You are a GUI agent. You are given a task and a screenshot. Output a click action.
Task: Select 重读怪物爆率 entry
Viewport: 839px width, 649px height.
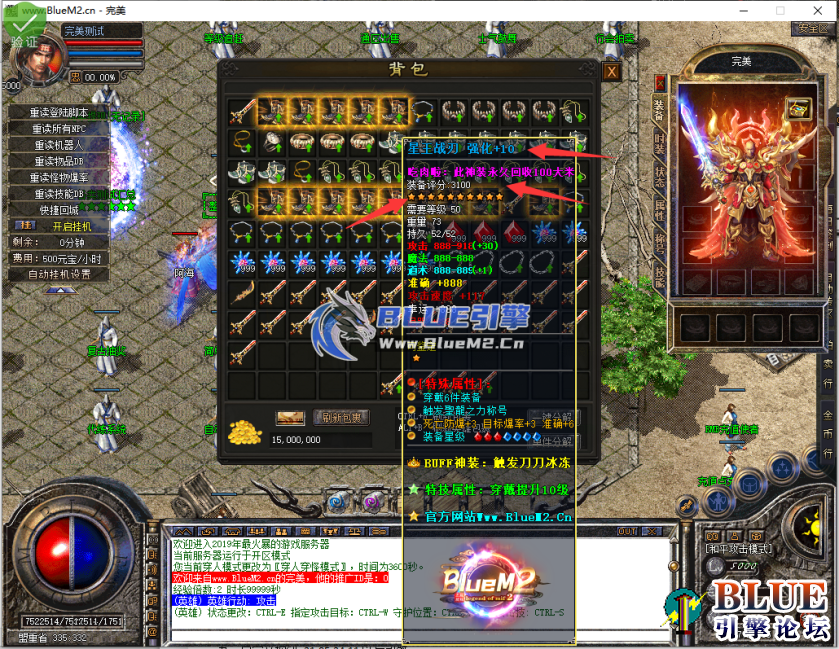(x=59, y=177)
